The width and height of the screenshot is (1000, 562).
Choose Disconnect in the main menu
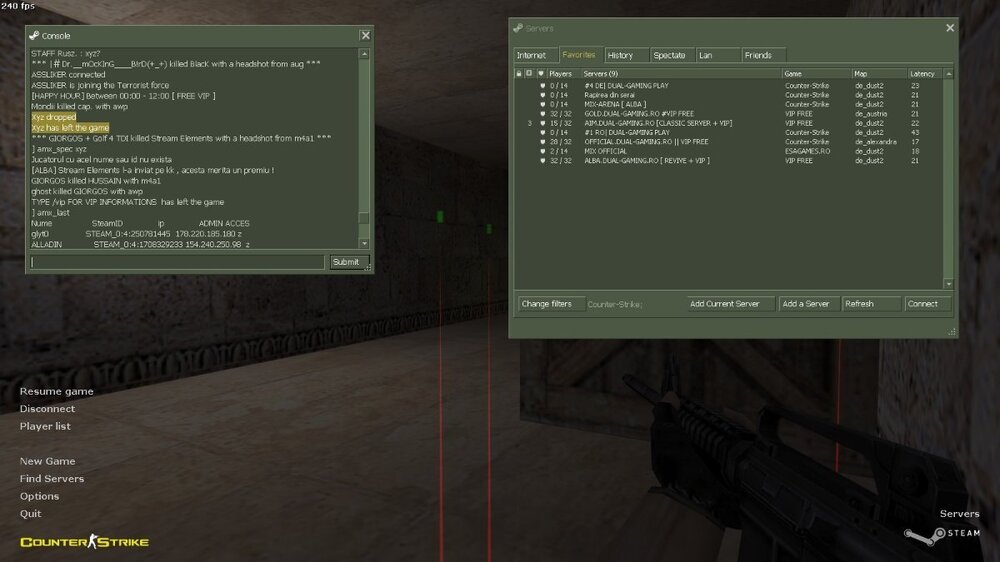click(47, 409)
